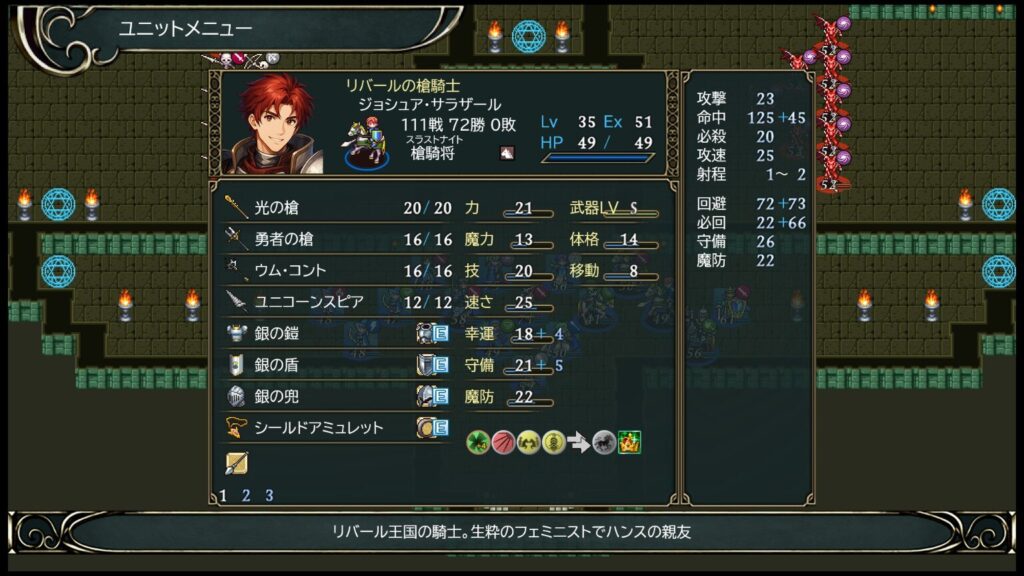Show page 1 of unit menu

[x=223, y=495]
